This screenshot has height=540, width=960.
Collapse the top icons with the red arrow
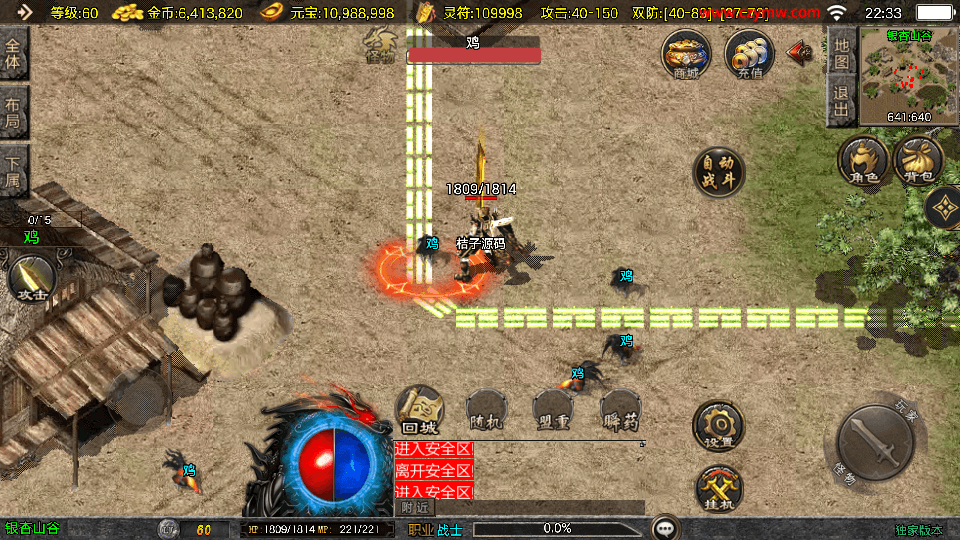[x=799, y=53]
